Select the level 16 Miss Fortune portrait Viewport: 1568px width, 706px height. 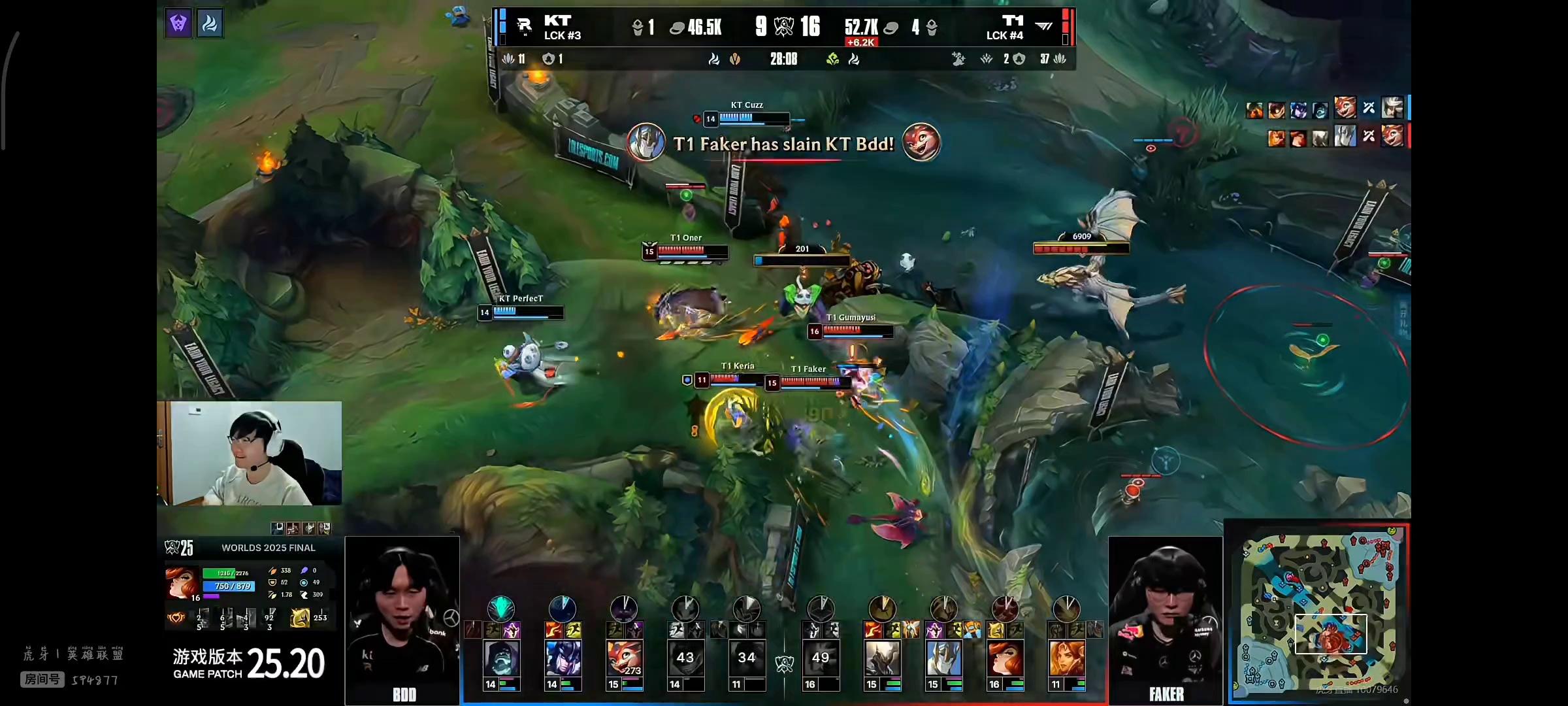(x=1005, y=658)
